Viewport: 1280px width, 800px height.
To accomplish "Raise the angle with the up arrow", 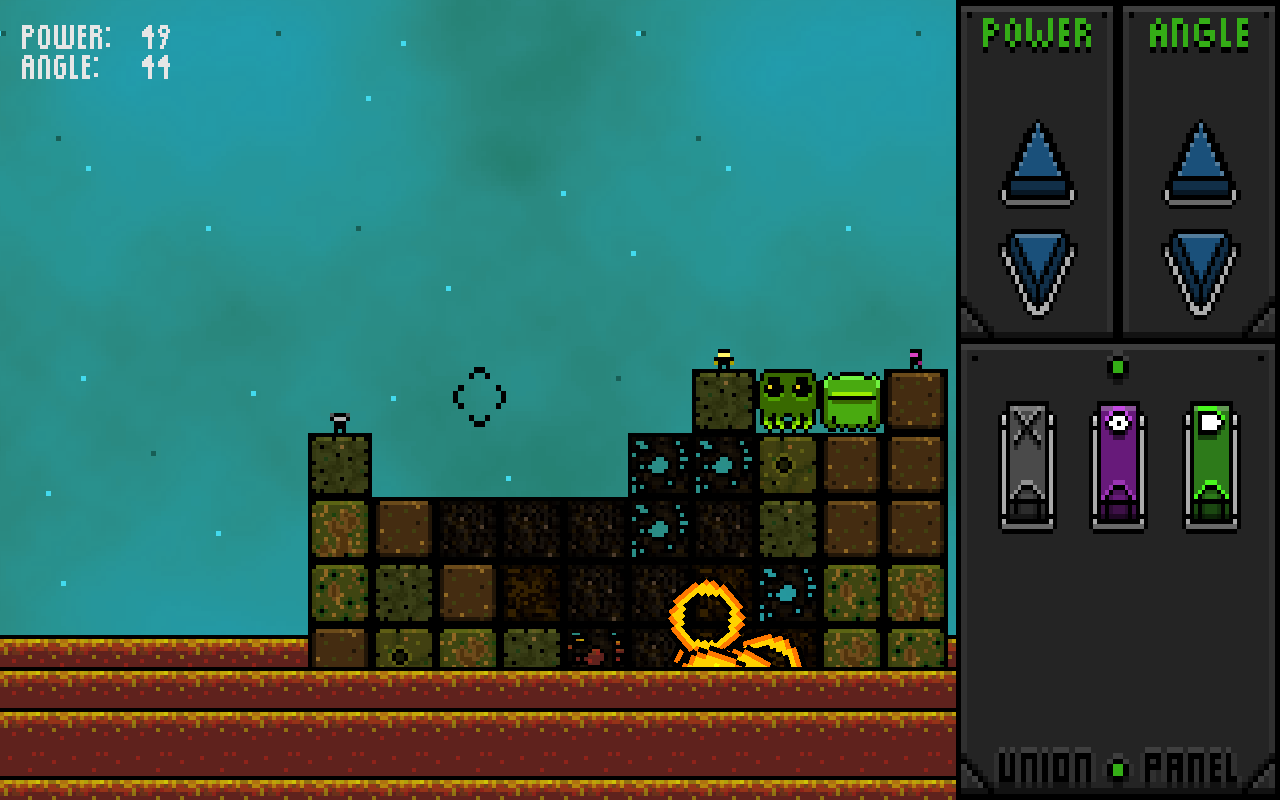I will 1200,163.
